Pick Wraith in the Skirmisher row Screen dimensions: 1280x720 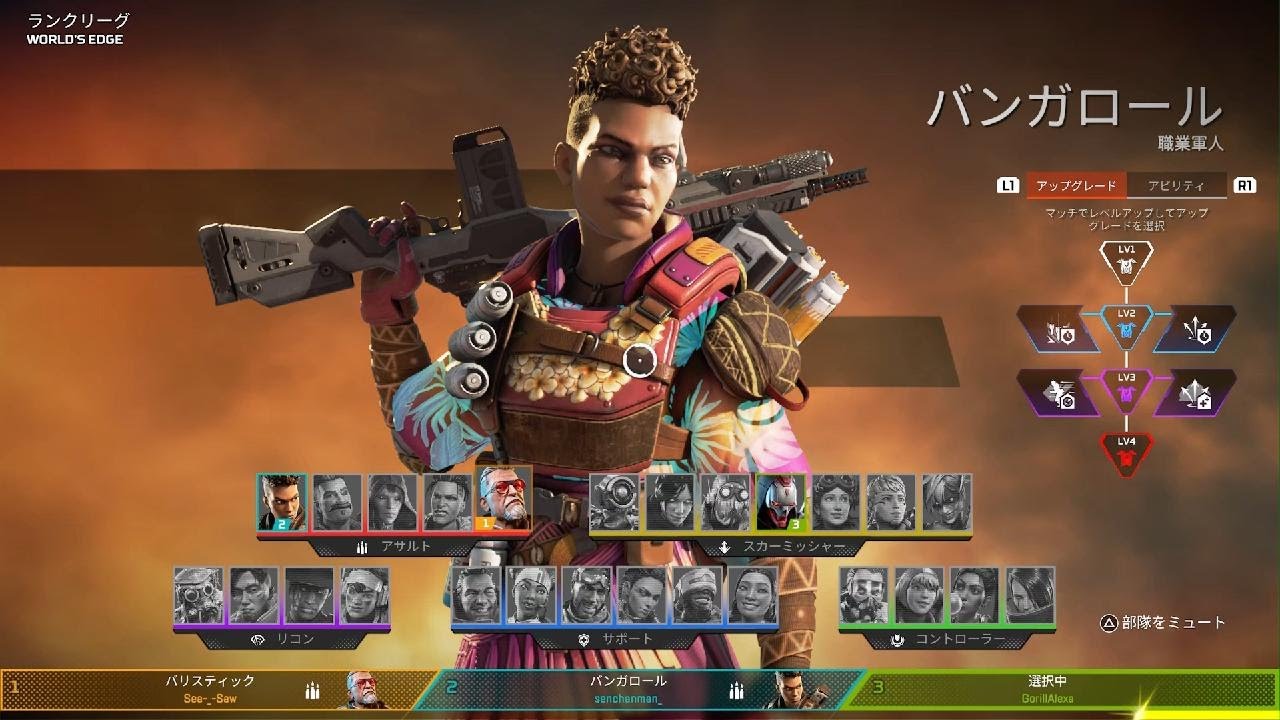pos(669,501)
